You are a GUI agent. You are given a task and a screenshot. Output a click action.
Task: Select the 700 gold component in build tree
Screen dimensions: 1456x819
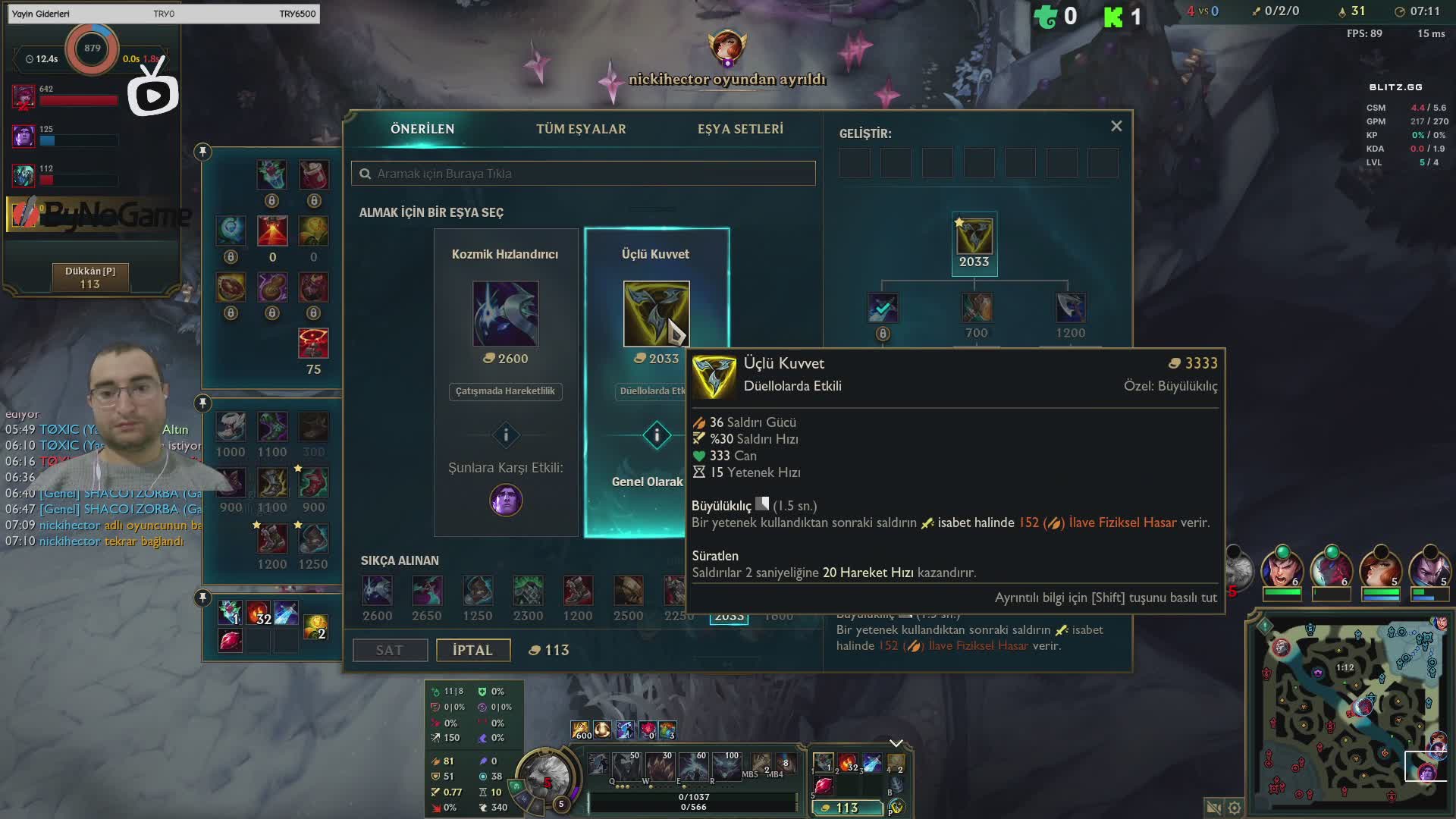pos(977,309)
